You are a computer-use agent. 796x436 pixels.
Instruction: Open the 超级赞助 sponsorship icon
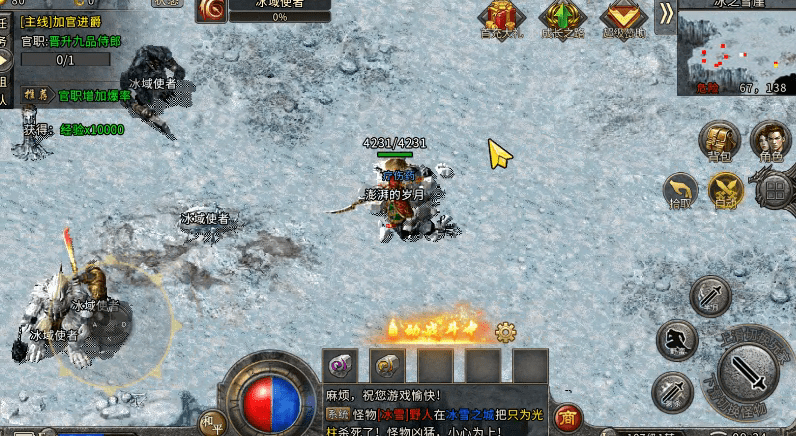[624, 16]
